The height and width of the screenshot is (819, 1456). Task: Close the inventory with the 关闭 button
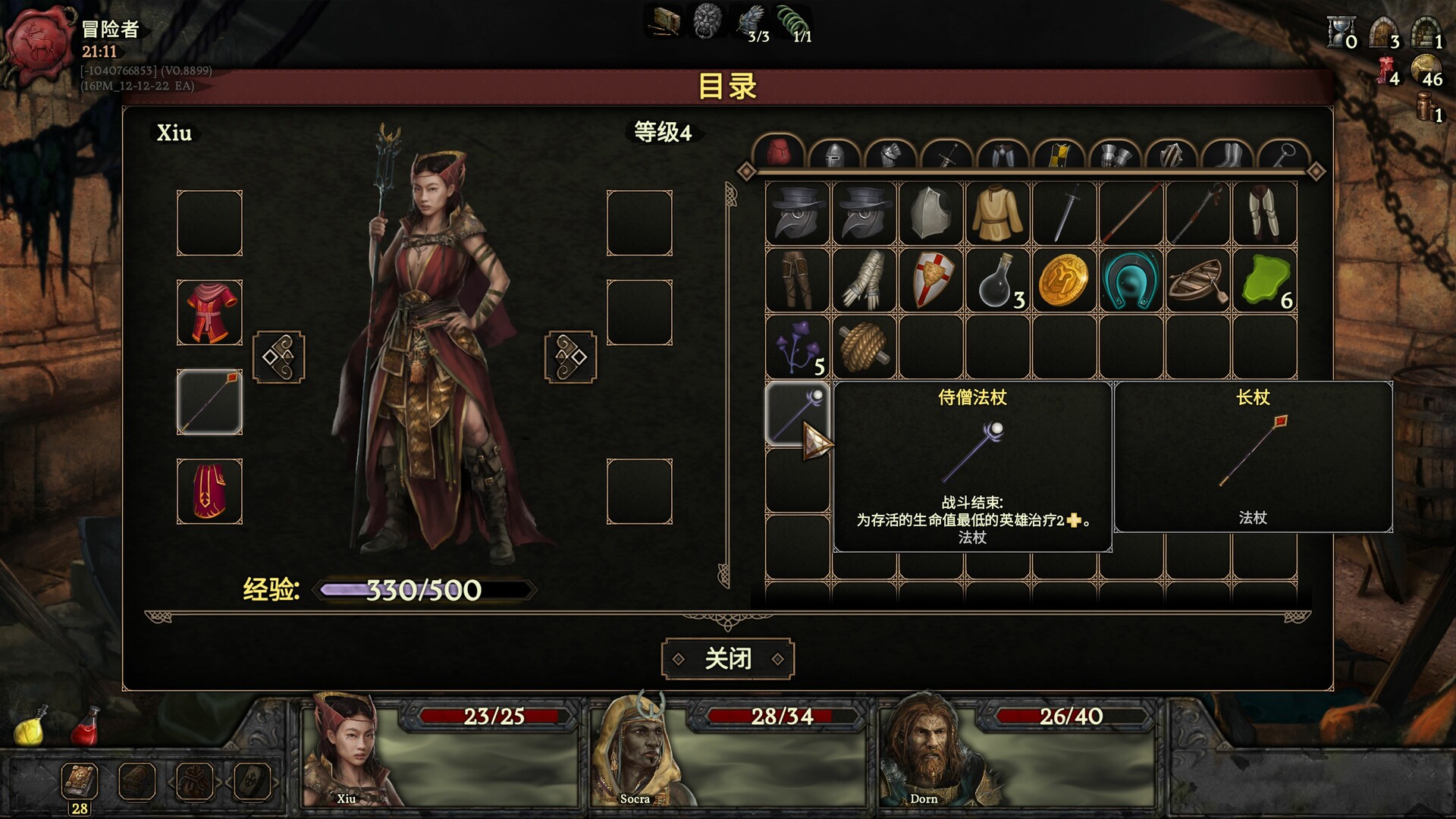(727, 658)
